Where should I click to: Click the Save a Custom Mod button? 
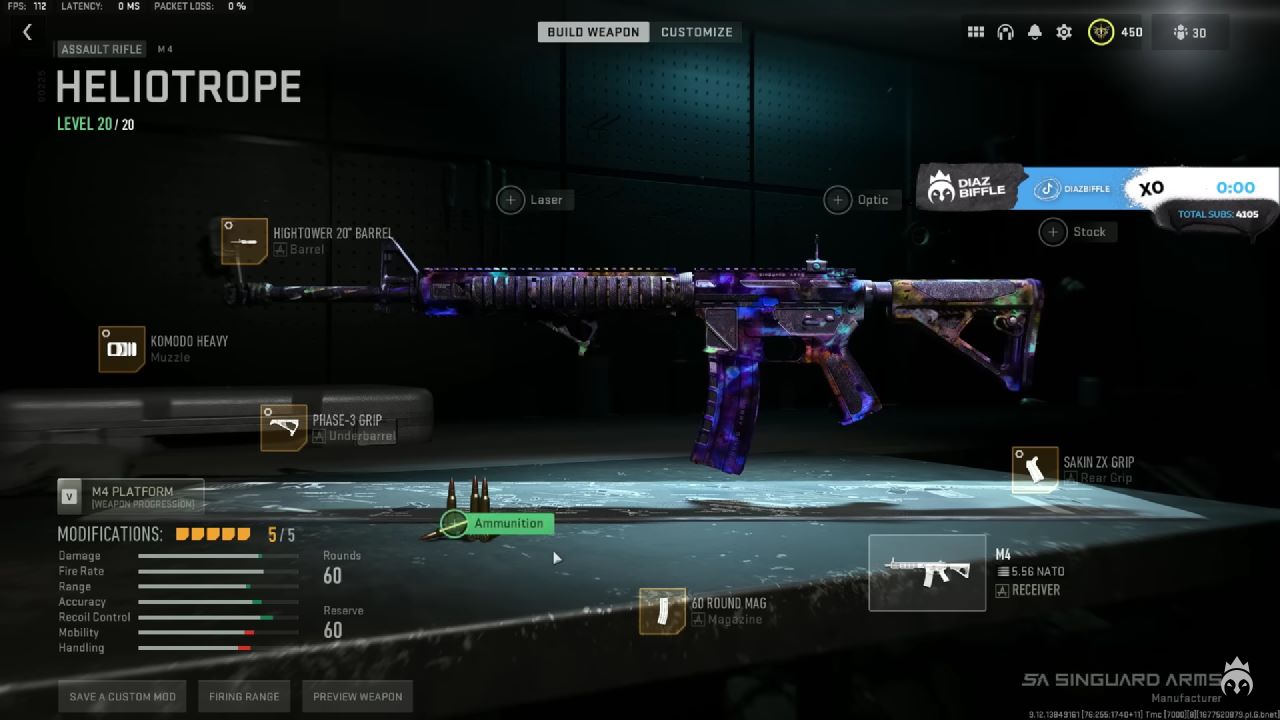pyautogui.click(x=122, y=696)
